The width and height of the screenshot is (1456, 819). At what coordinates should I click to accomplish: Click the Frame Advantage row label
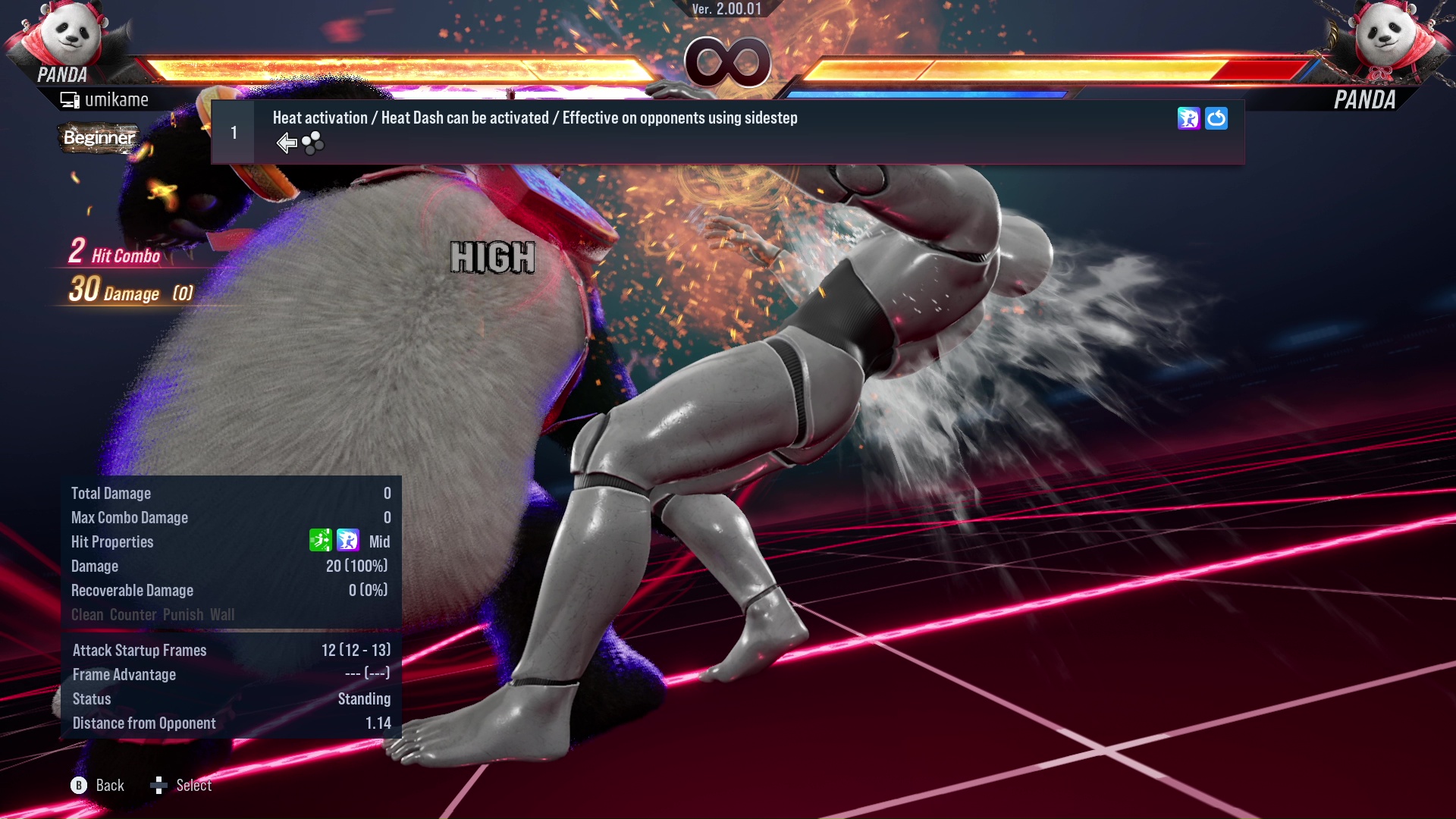point(124,674)
